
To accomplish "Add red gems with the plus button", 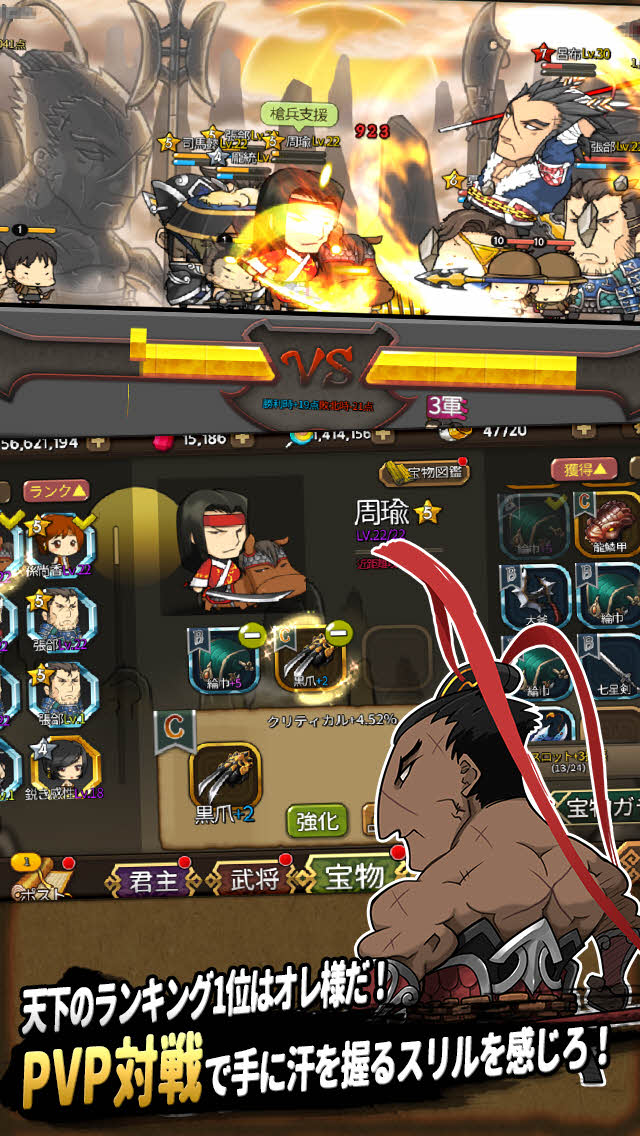I will tap(244, 437).
